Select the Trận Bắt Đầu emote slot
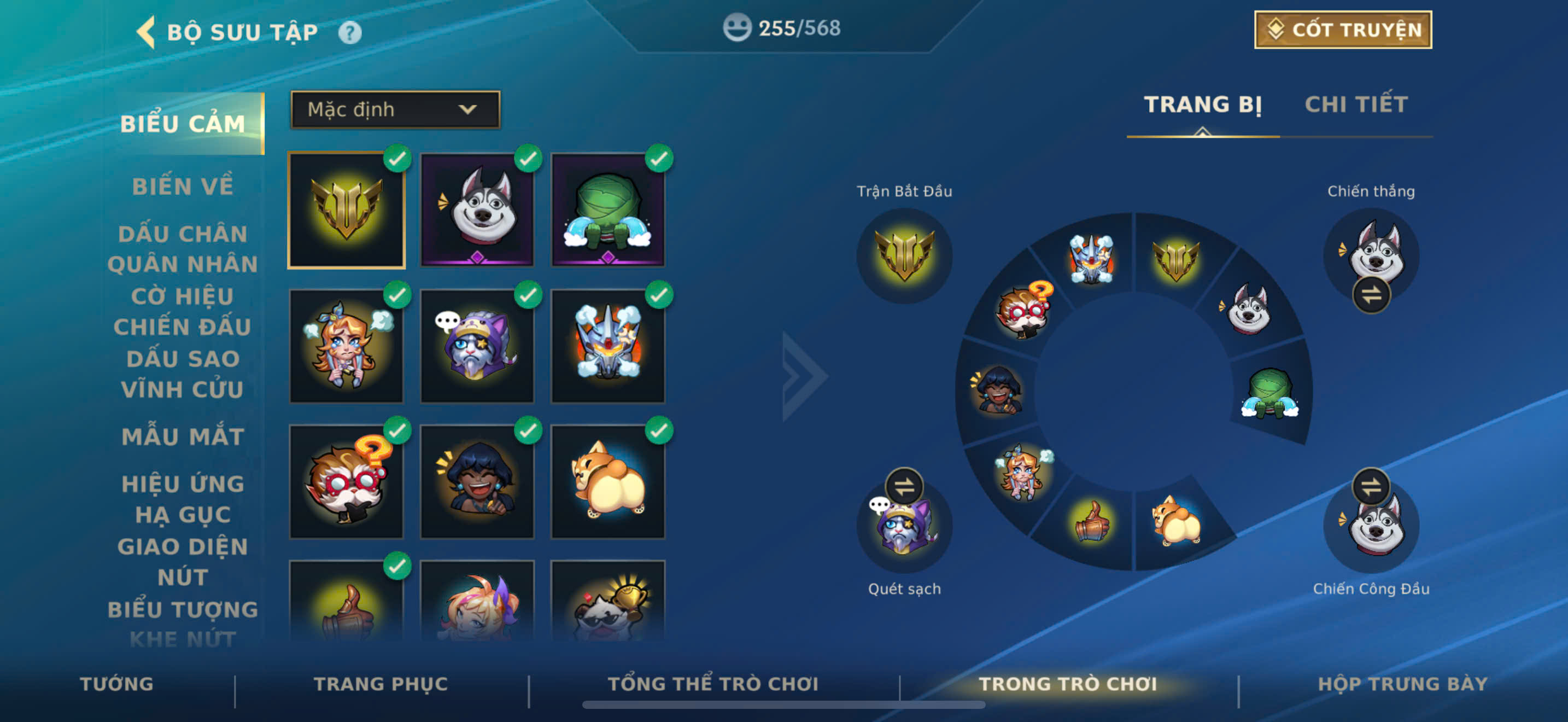Image resolution: width=1568 pixels, height=722 pixels. [x=904, y=255]
